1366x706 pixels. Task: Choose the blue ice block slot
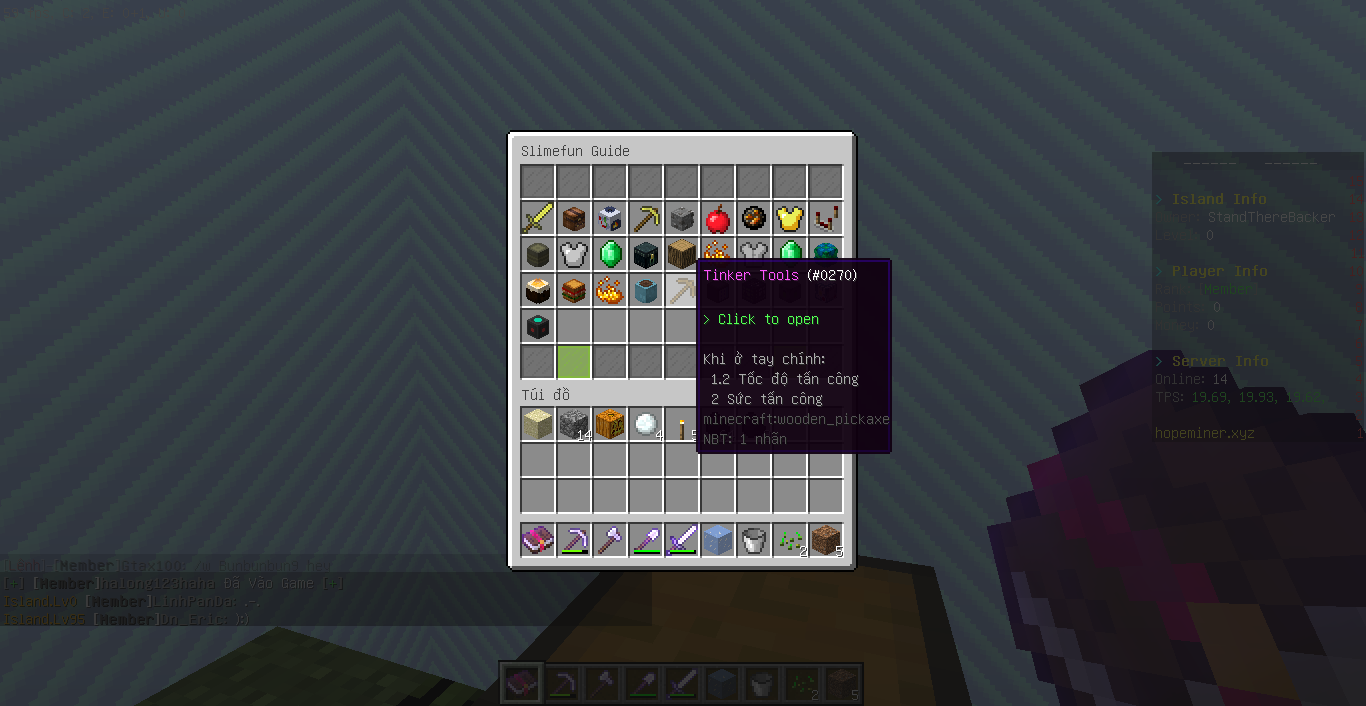pos(718,541)
